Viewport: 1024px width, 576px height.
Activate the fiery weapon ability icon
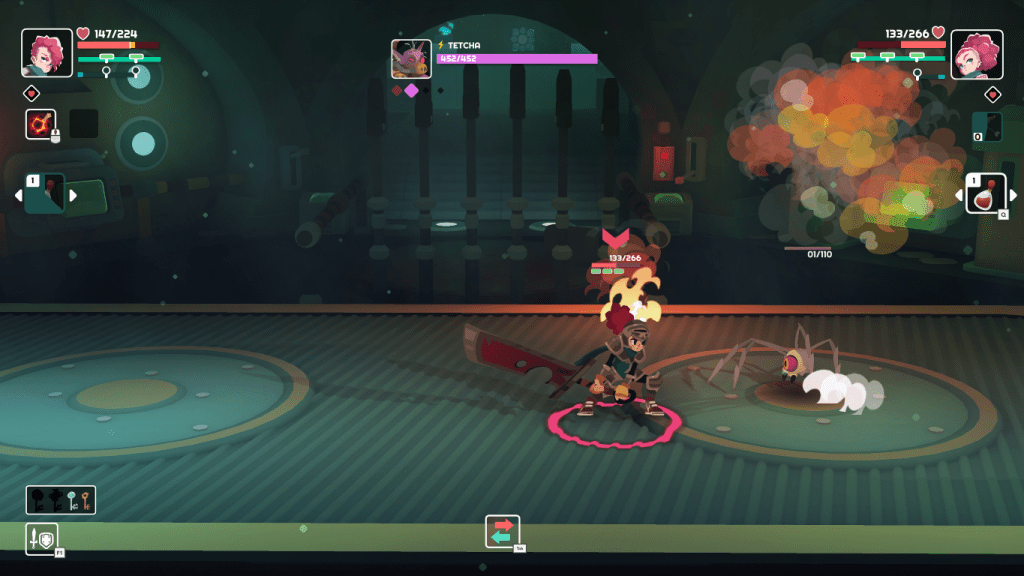tap(41, 124)
